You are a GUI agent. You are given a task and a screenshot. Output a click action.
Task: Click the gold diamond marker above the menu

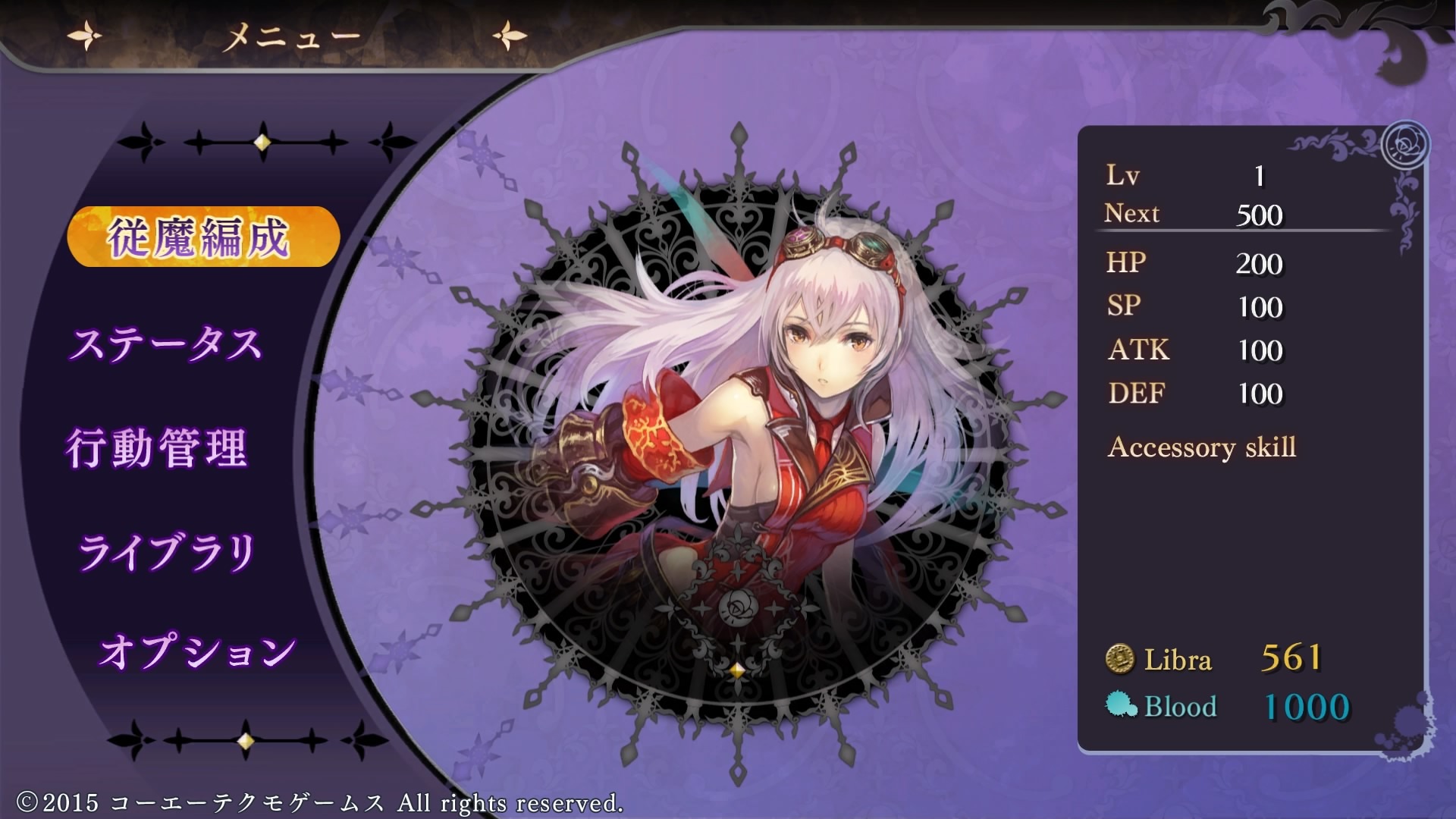[262, 141]
